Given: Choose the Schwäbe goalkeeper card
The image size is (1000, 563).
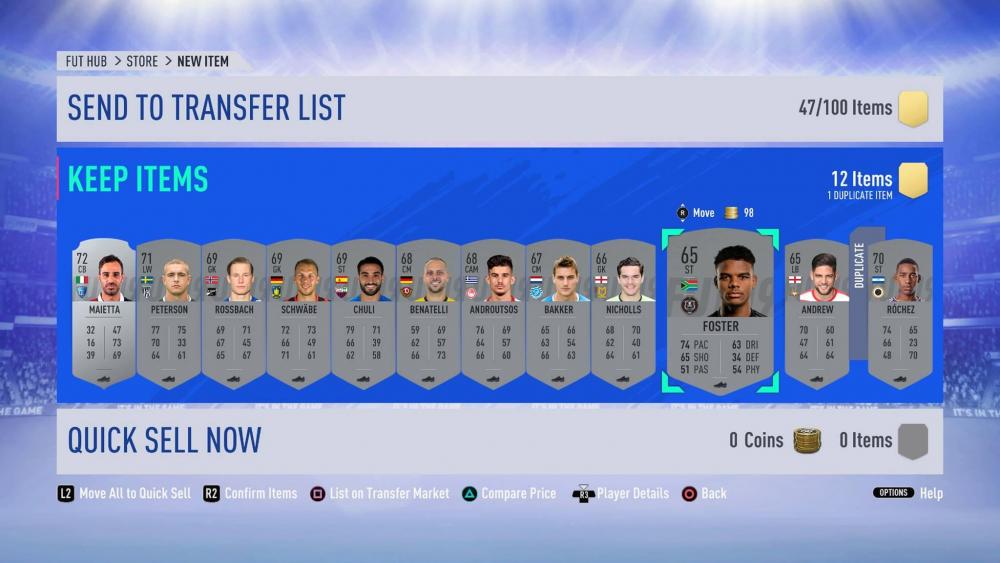Looking at the screenshot, I should [299, 314].
